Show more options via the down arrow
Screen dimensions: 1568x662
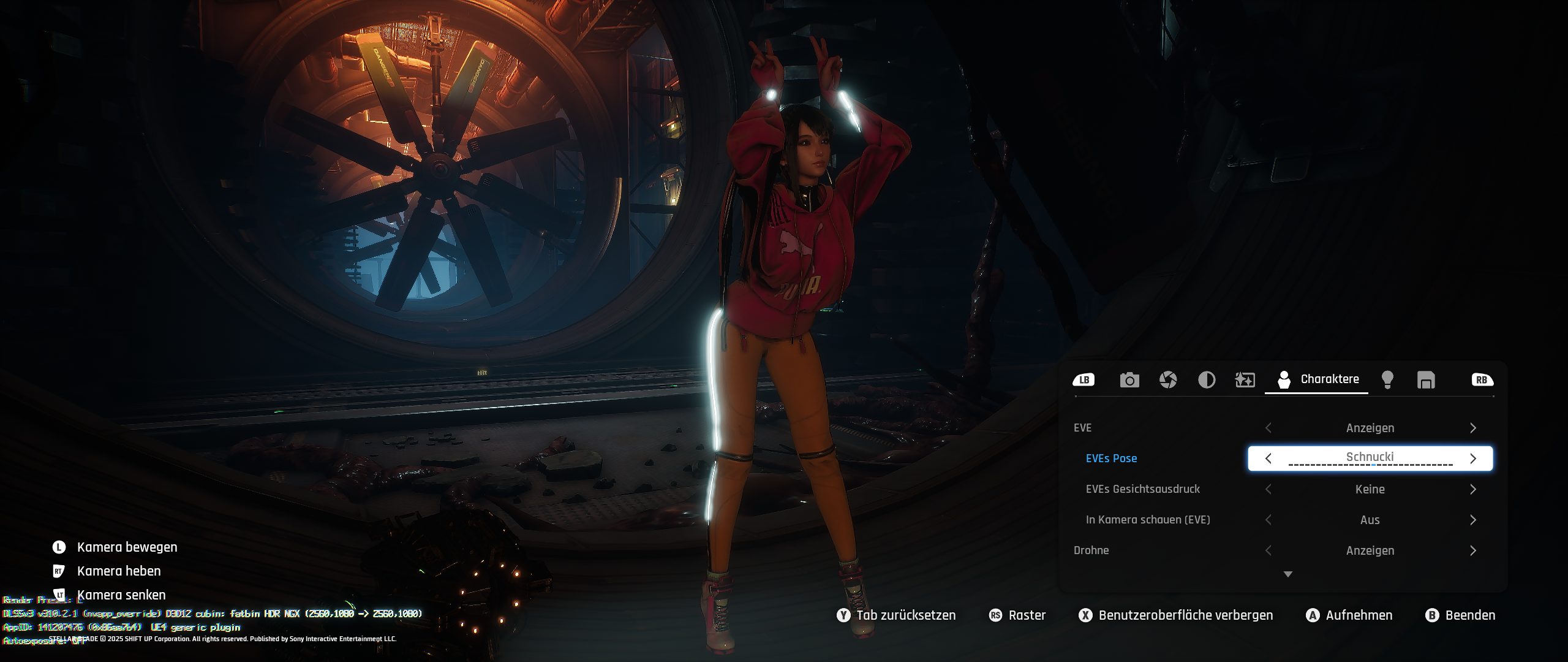tap(1288, 574)
